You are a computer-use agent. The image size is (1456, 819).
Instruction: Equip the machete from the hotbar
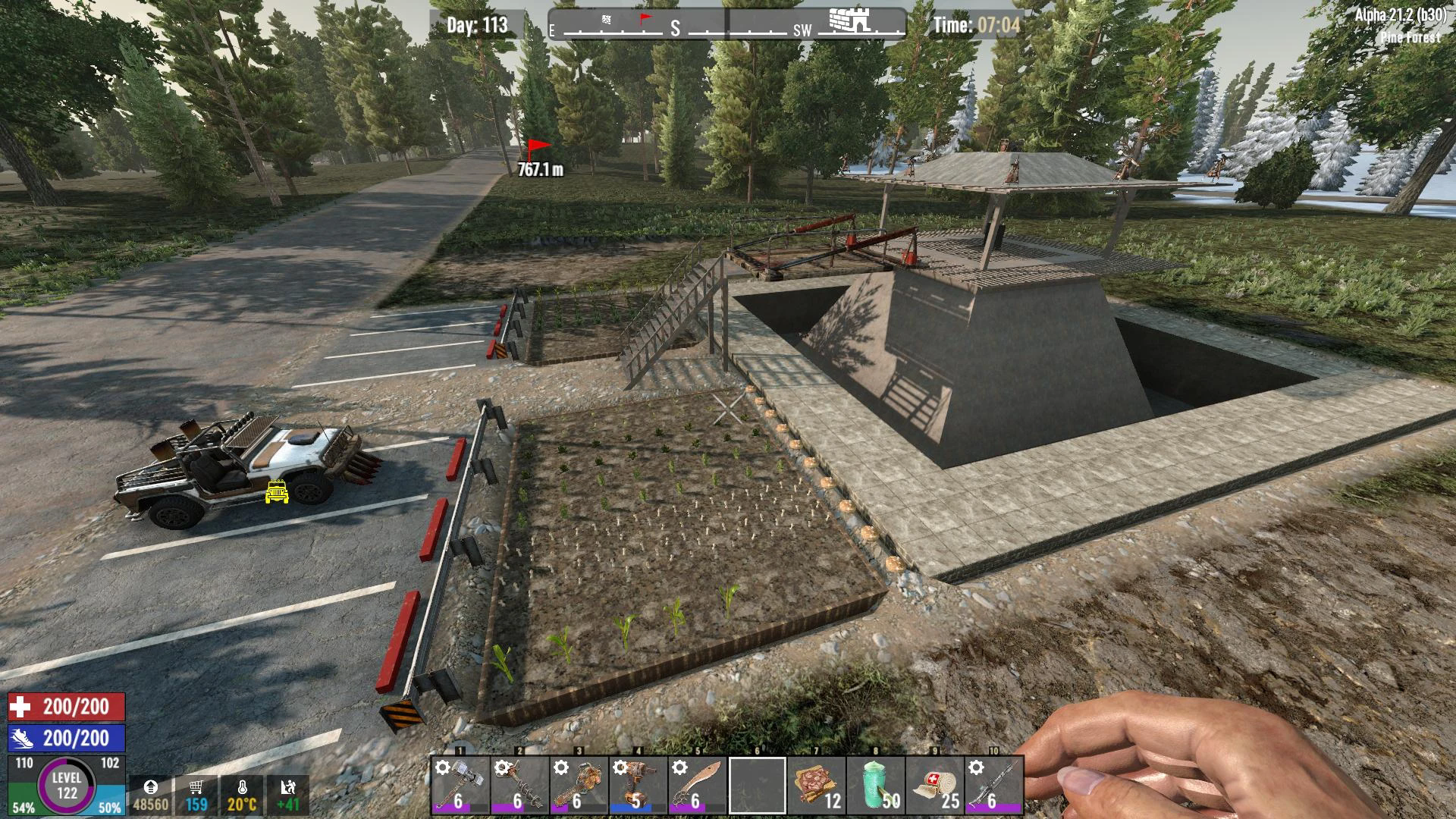coord(696,786)
